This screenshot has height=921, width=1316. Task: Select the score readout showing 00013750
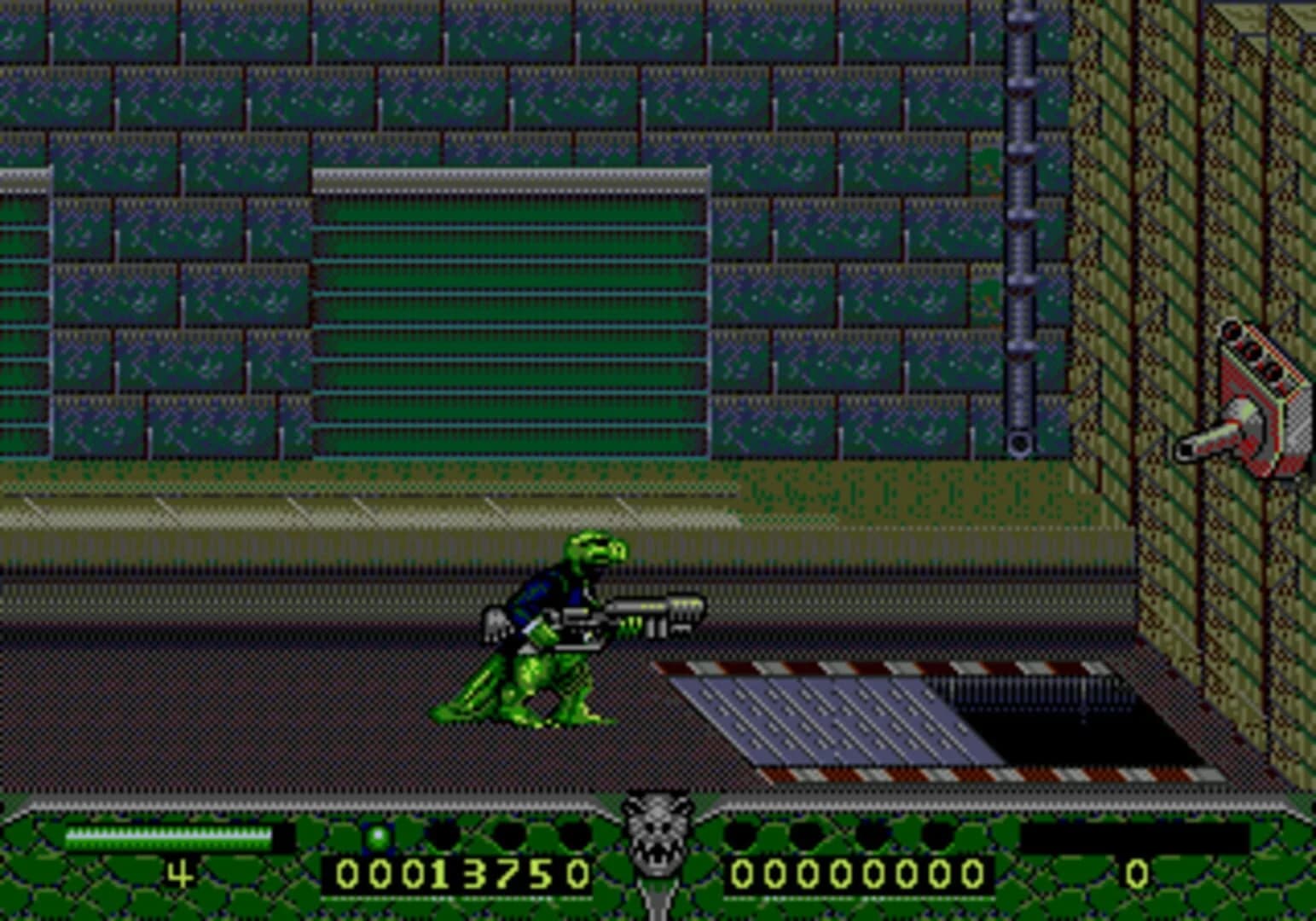[466, 872]
